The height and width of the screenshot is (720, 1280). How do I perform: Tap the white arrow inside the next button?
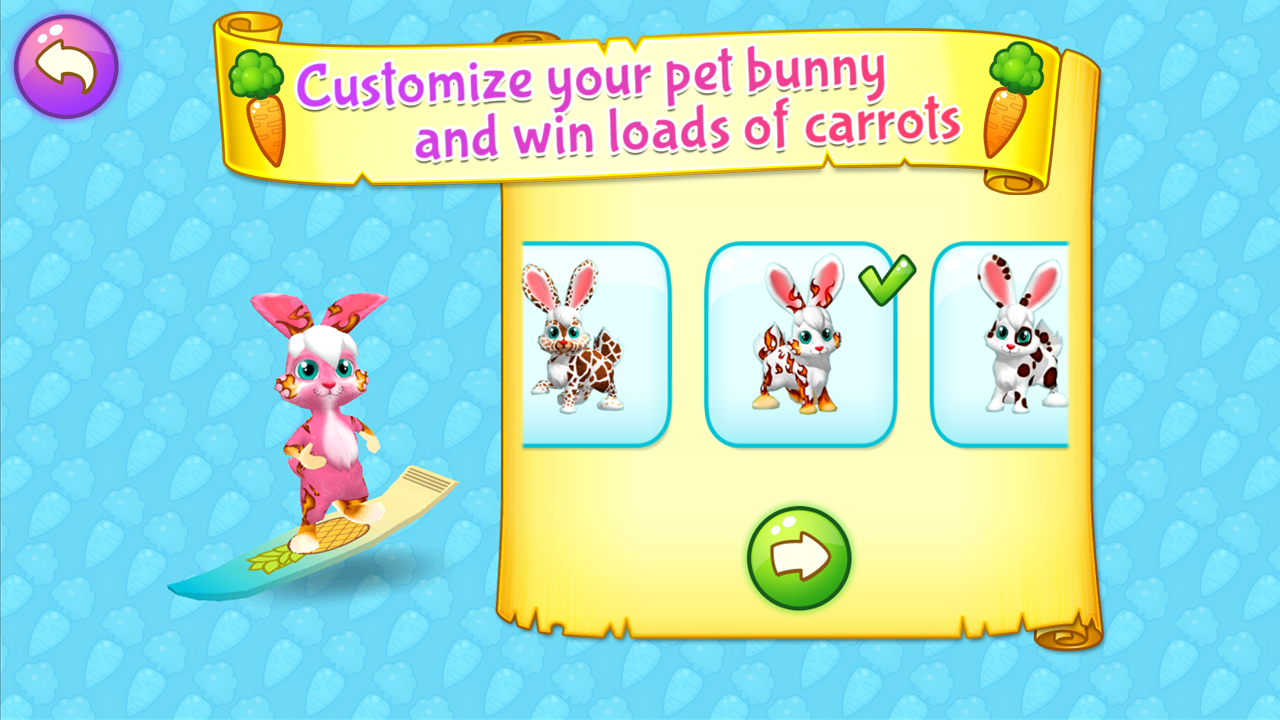[800, 556]
